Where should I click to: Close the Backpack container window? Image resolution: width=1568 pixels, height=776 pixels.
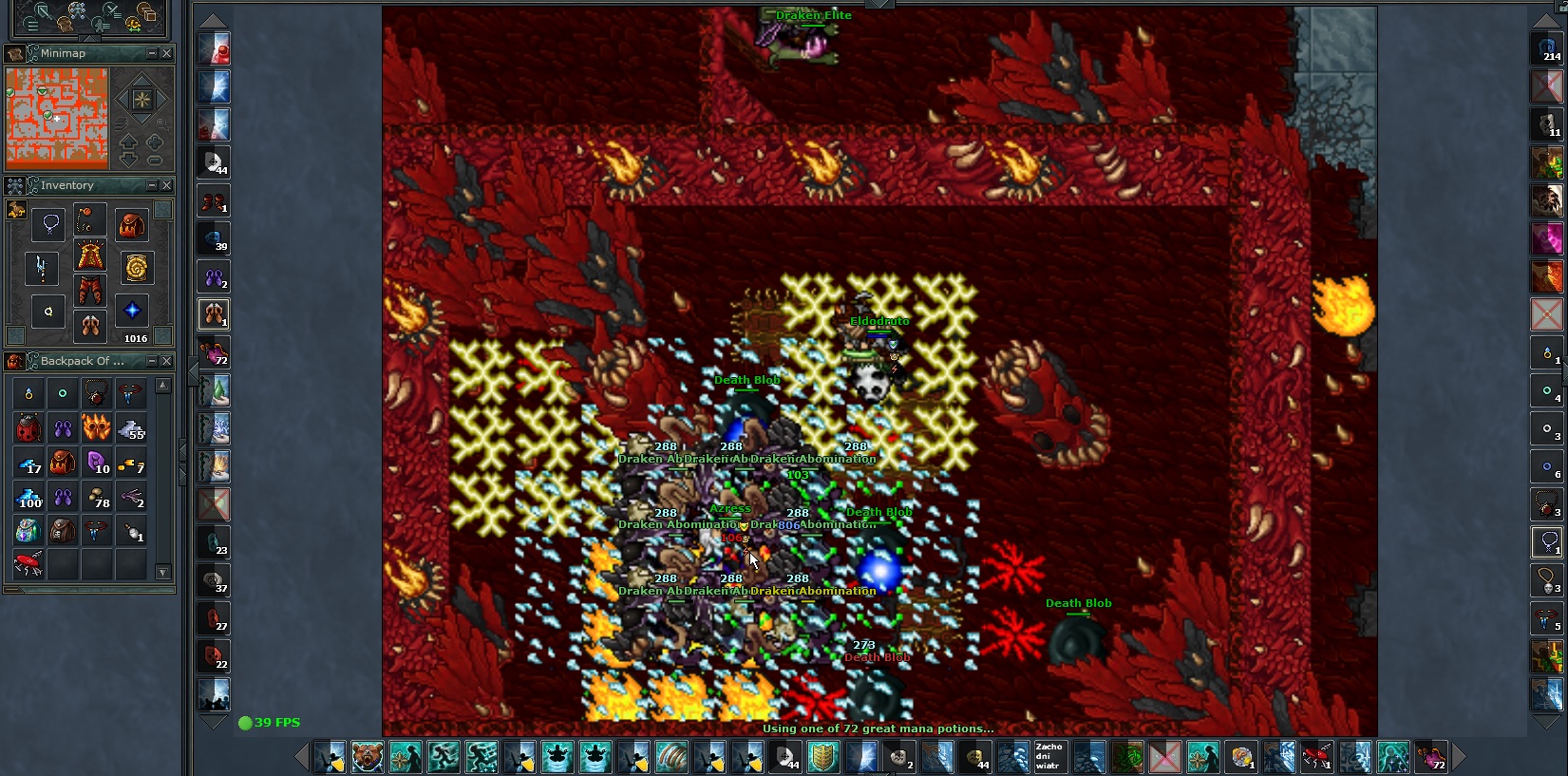click(167, 361)
